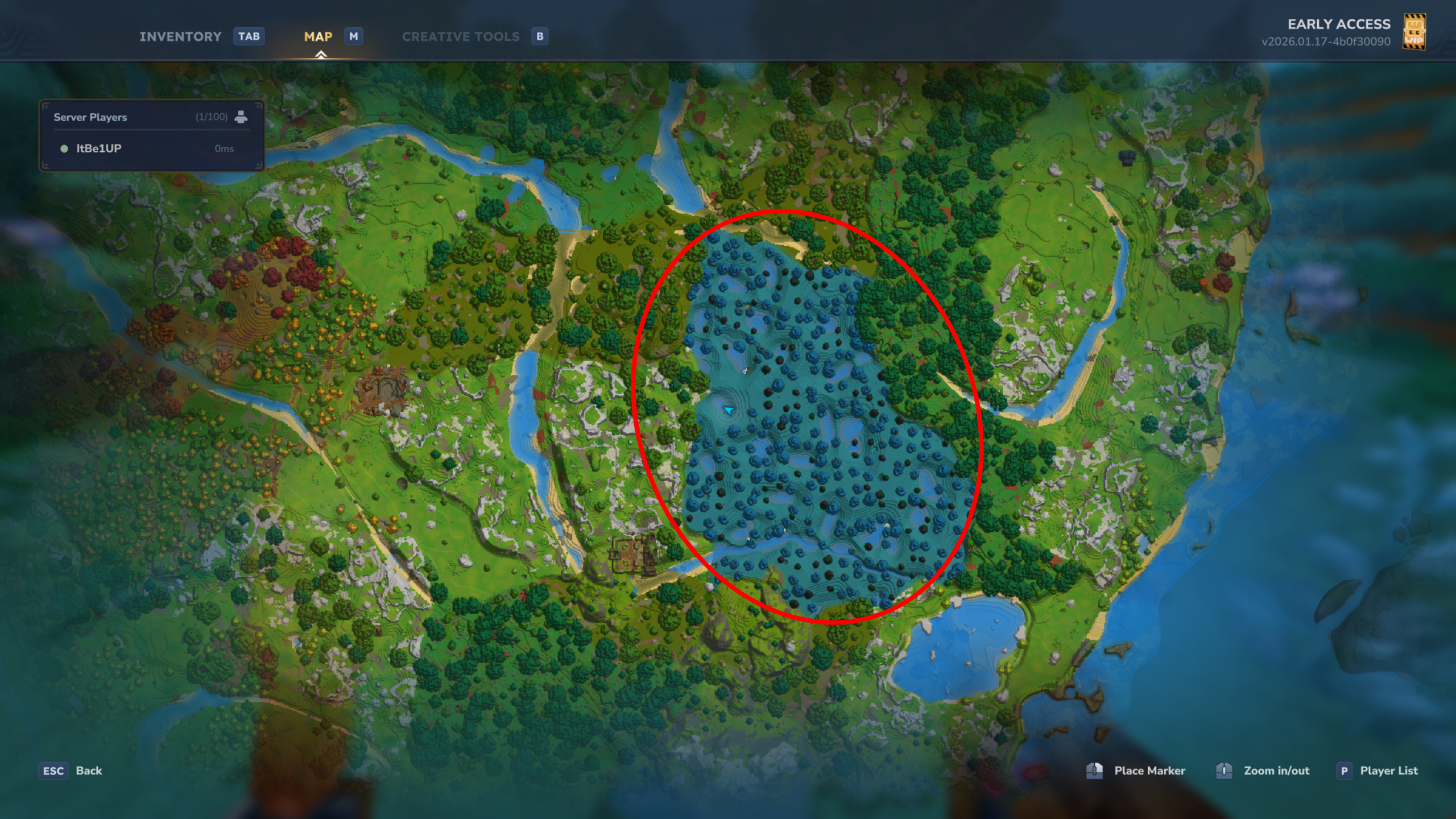Image resolution: width=1456 pixels, height=819 pixels.
Task: Expand the Server Players panel header
Action: (90, 117)
